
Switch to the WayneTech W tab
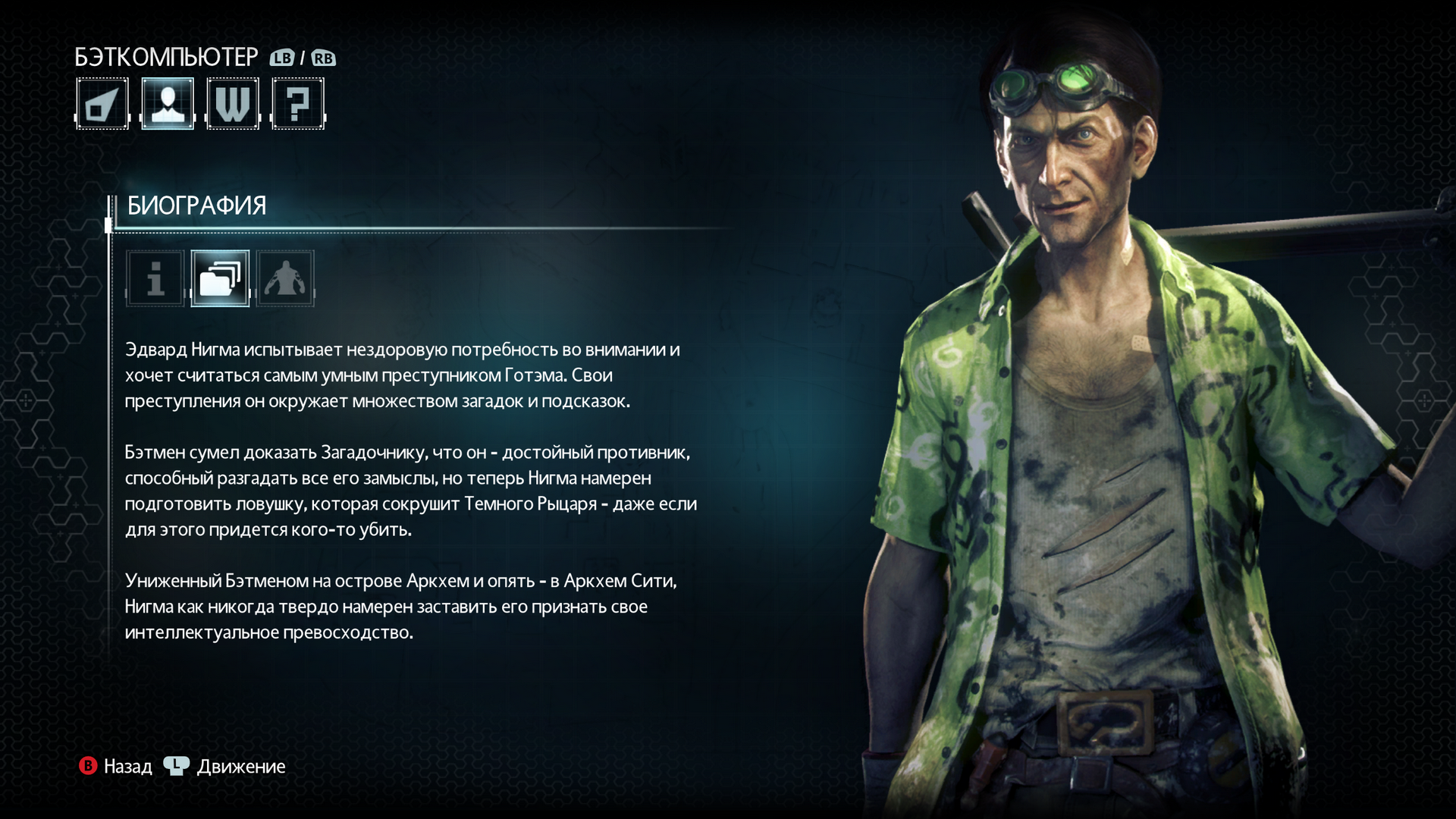233,104
